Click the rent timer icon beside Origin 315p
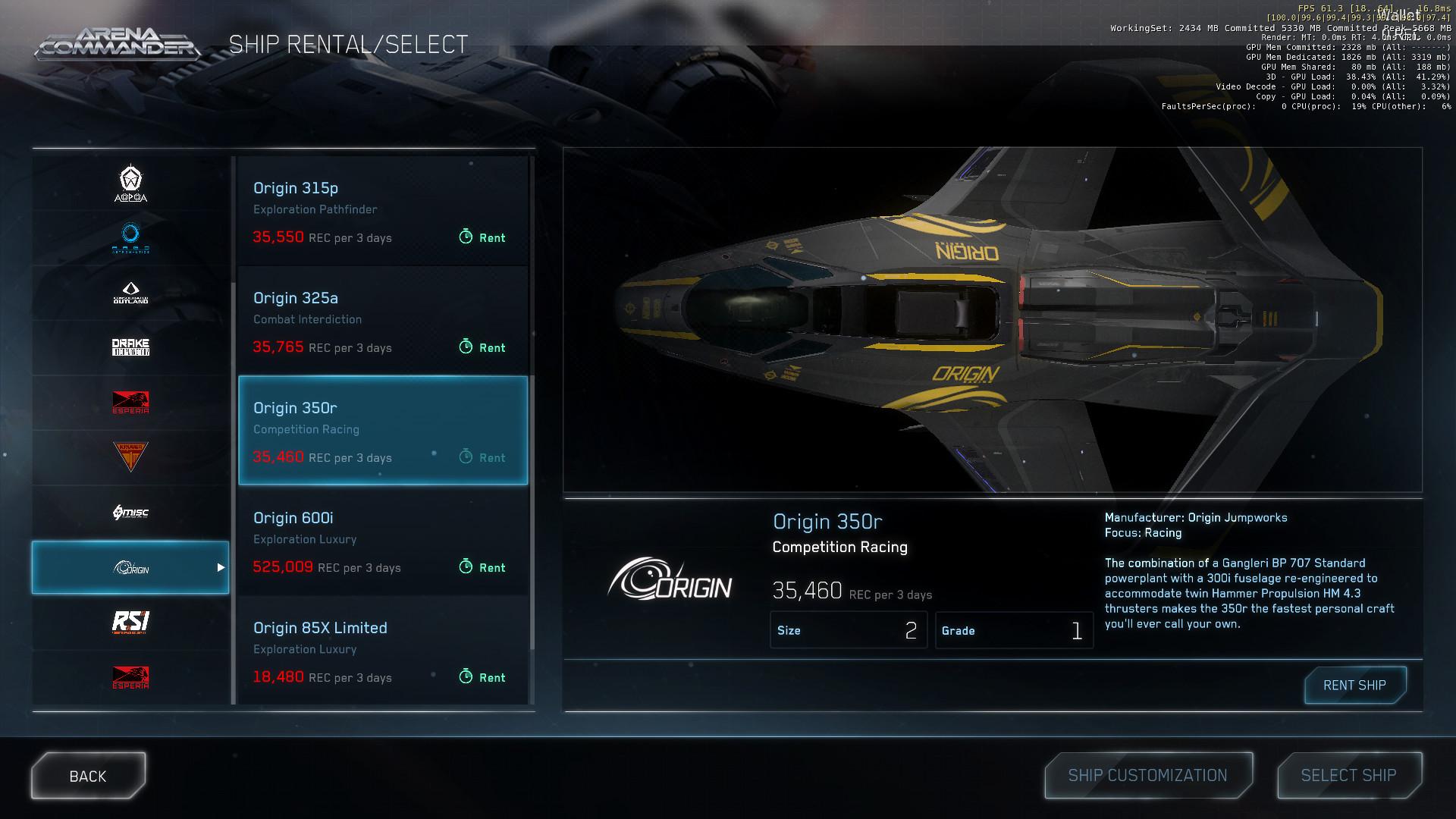This screenshot has height=819, width=1456. (x=465, y=237)
